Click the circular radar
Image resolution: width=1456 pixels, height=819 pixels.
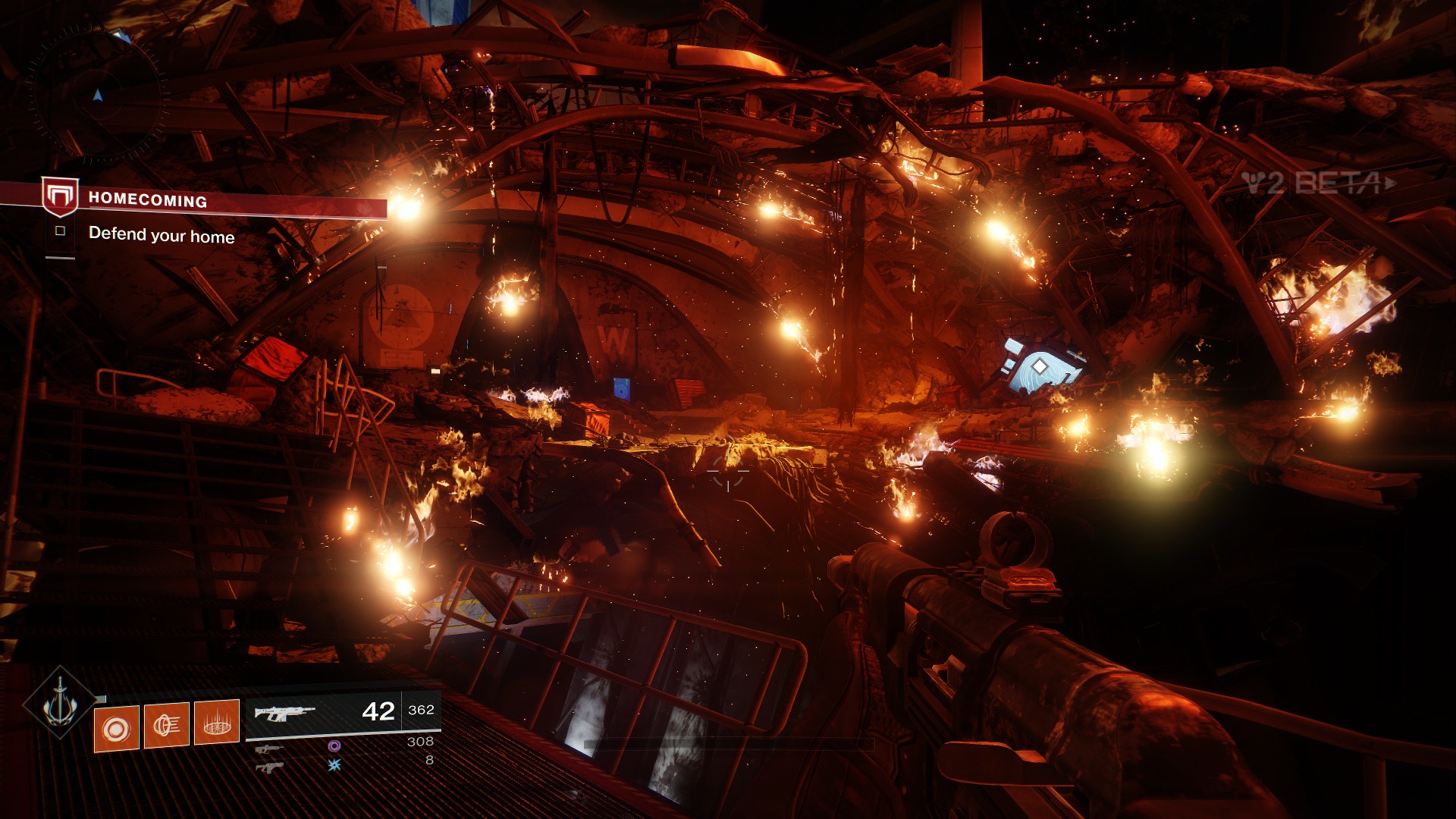pos(97,95)
